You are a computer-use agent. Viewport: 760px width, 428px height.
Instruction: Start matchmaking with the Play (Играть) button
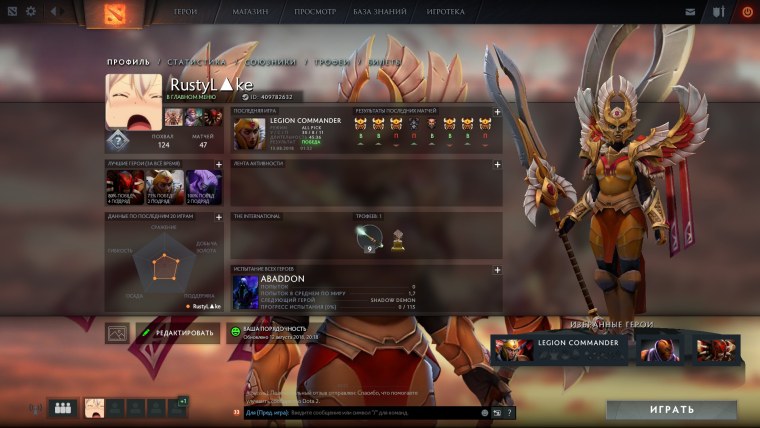[x=671, y=410]
